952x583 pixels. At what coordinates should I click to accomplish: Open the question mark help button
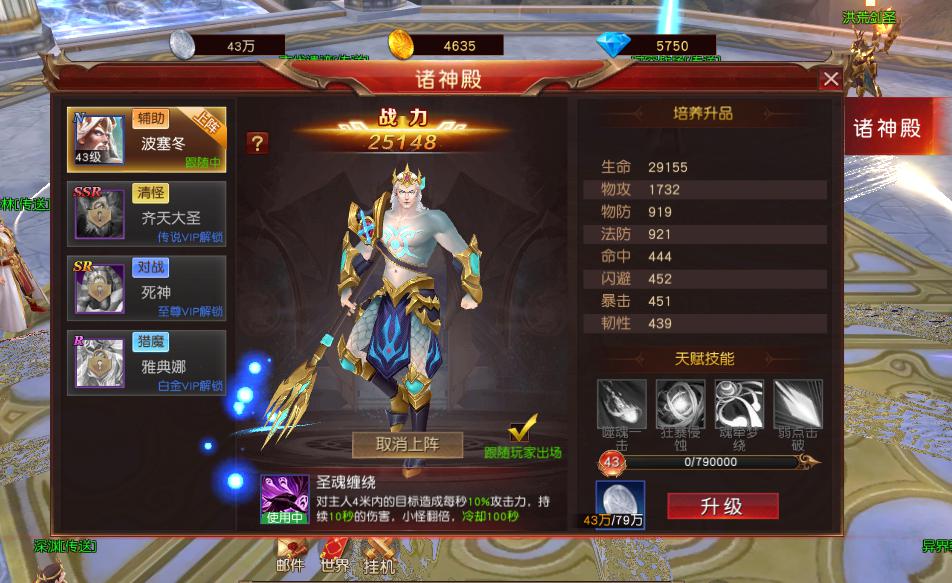pyautogui.click(x=257, y=143)
